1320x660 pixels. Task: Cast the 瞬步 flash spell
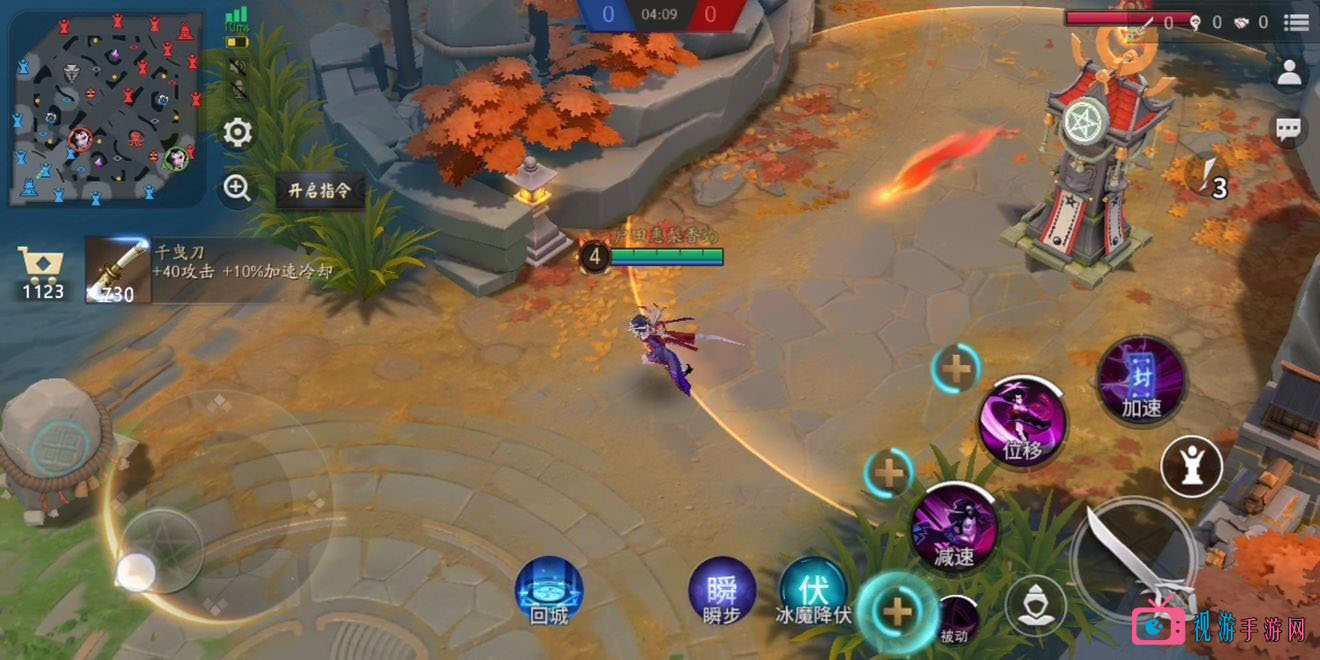722,590
